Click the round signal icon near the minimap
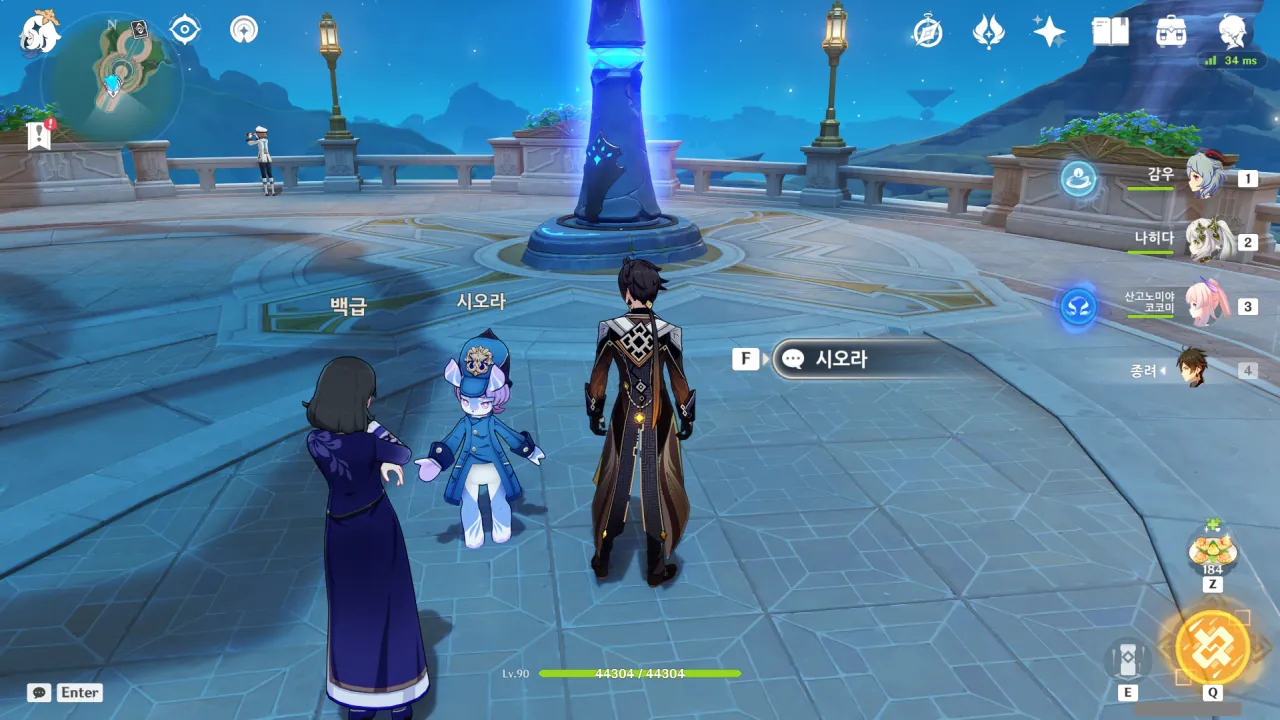The width and height of the screenshot is (1280, 720). pyautogui.click(x=243, y=30)
